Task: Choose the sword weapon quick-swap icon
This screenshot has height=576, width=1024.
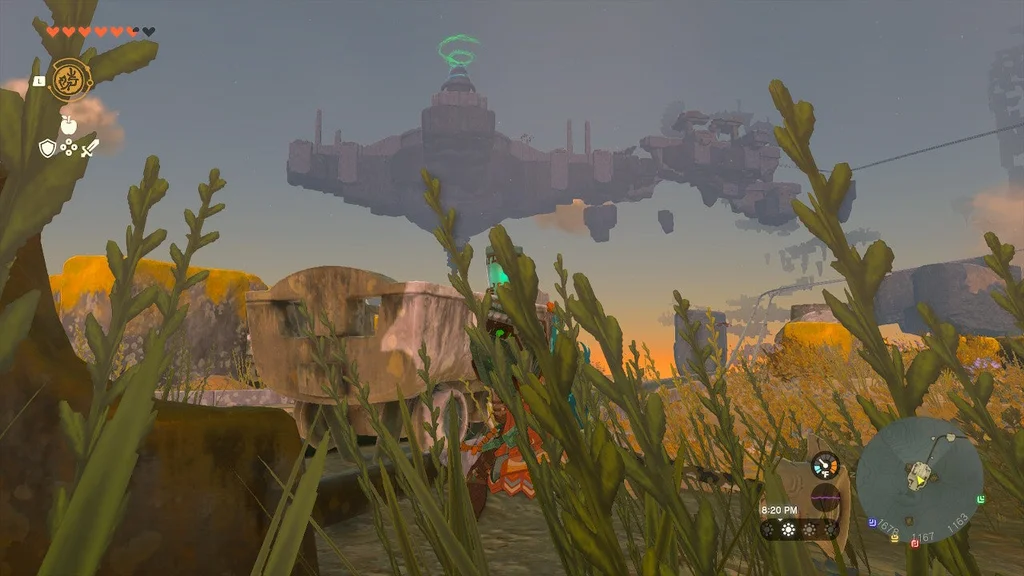Action: pyautogui.click(x=90, y=148)
